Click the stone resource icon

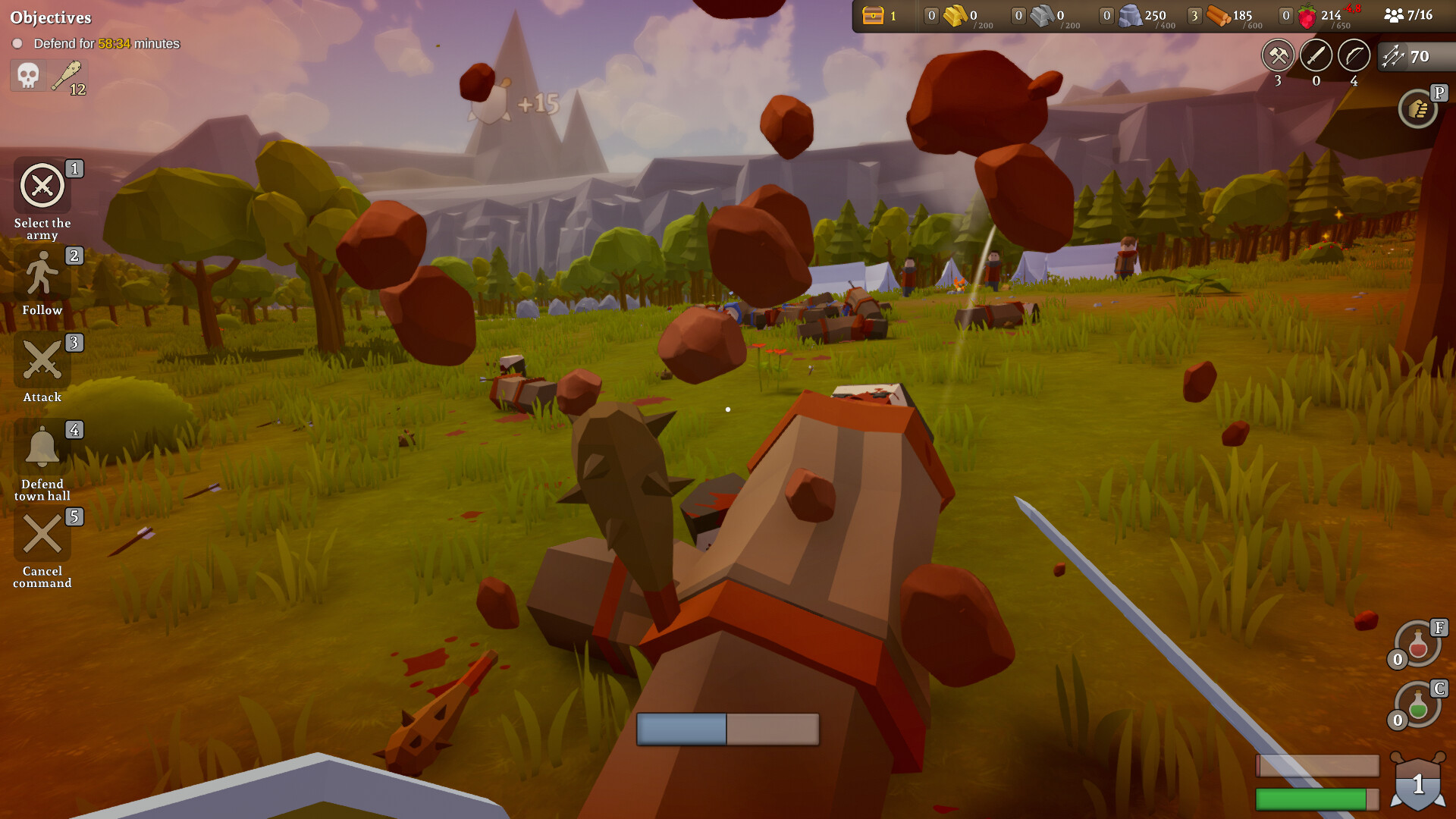click(1130, 16)
